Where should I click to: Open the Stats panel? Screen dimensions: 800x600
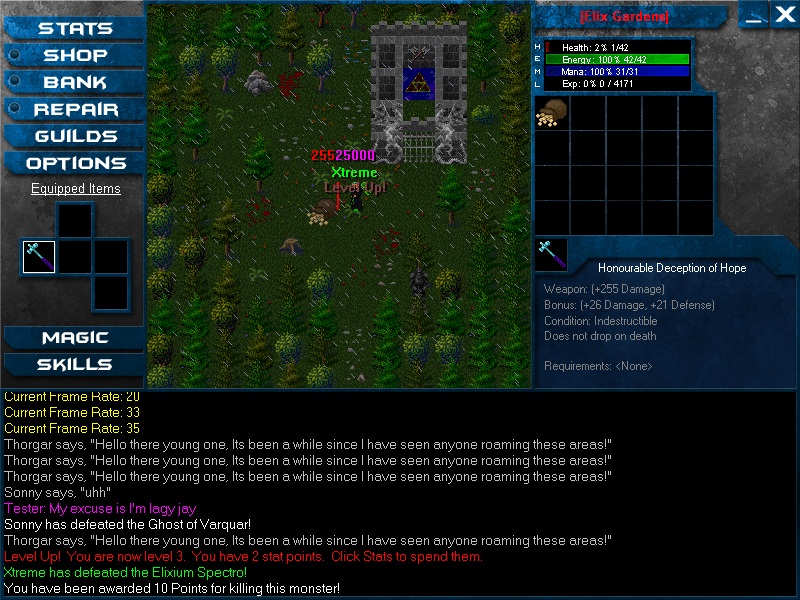coord(75,29)
